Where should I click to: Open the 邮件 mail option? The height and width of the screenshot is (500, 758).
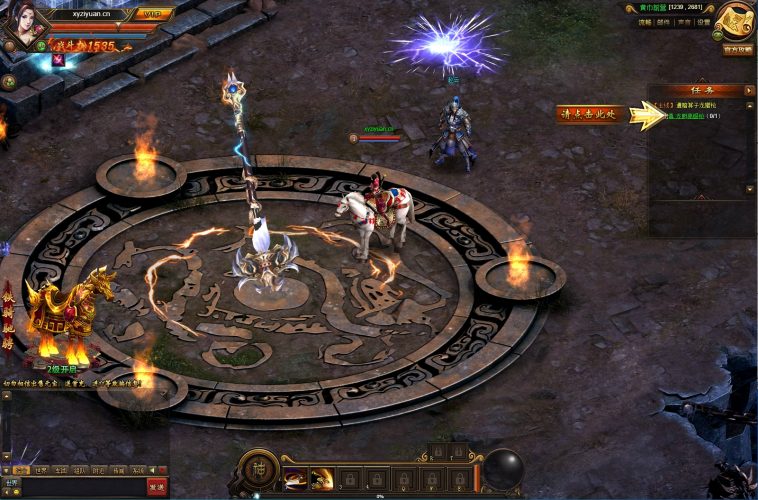pyautogui.click(x=665, y=22)
